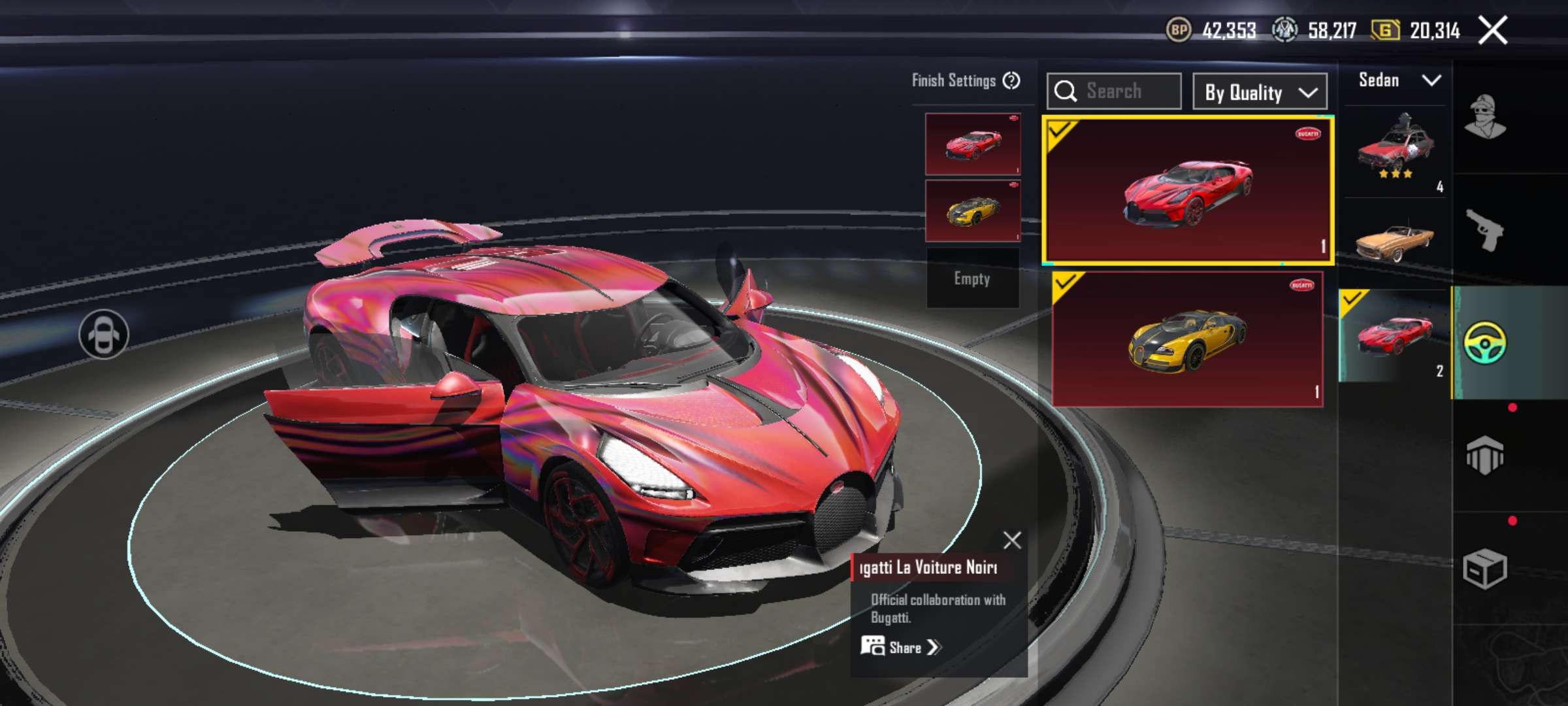Select the checked red Bugatti in sidebar
Screen dimensions: 1568x706
1395,335
